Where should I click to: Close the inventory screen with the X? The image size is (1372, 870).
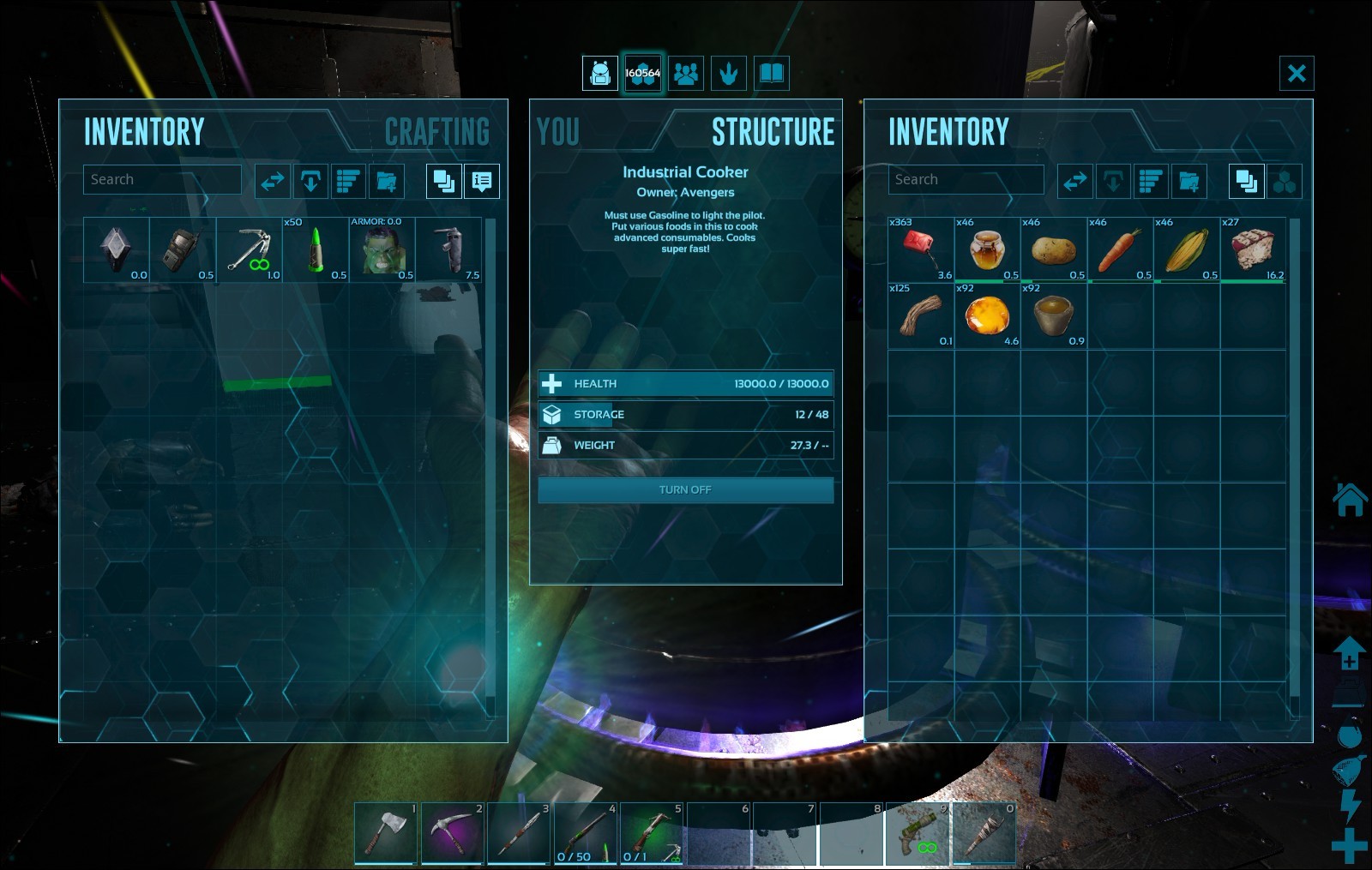1297,73
